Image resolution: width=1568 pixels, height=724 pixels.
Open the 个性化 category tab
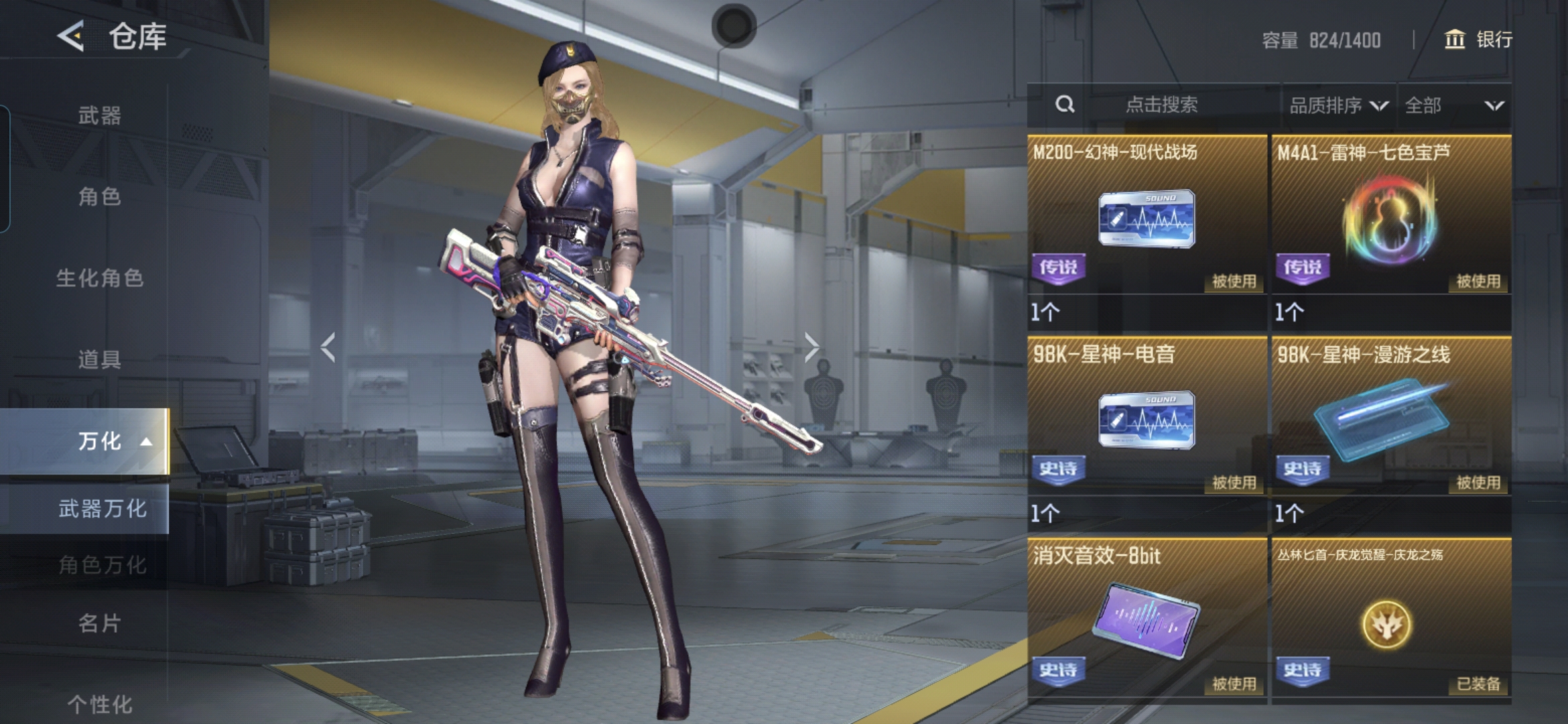(99, 704)
